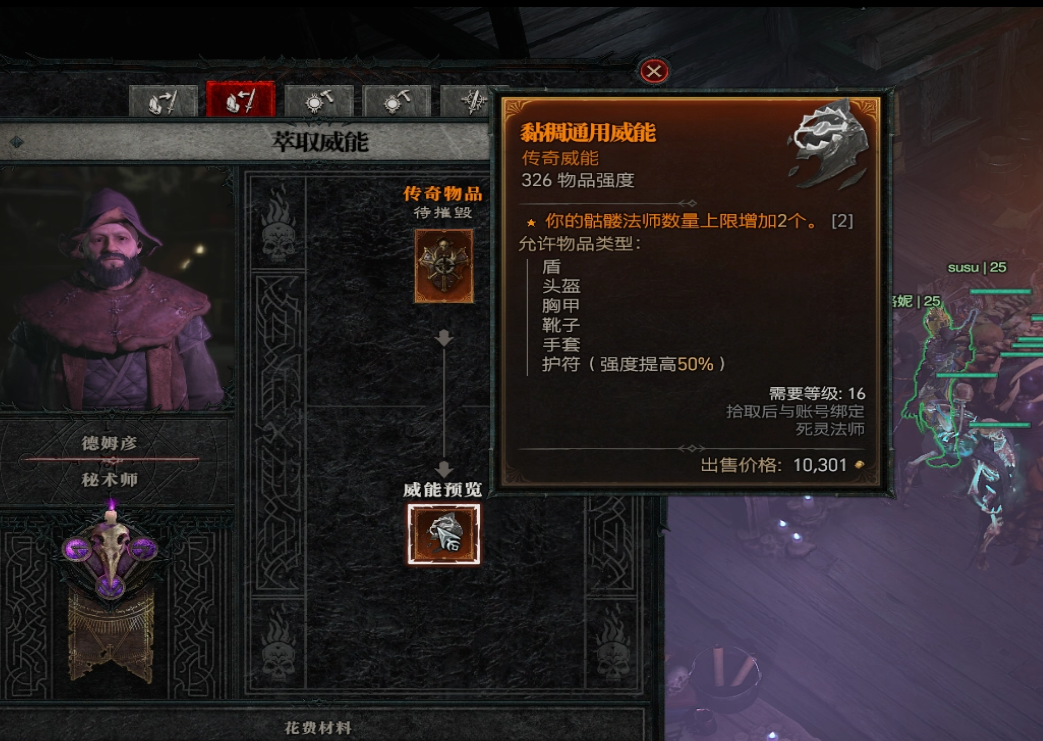Click the legendary item slot to be destroyed
Image resolution: width=1043 pixels, height=741 pixels.
(444, 265)
